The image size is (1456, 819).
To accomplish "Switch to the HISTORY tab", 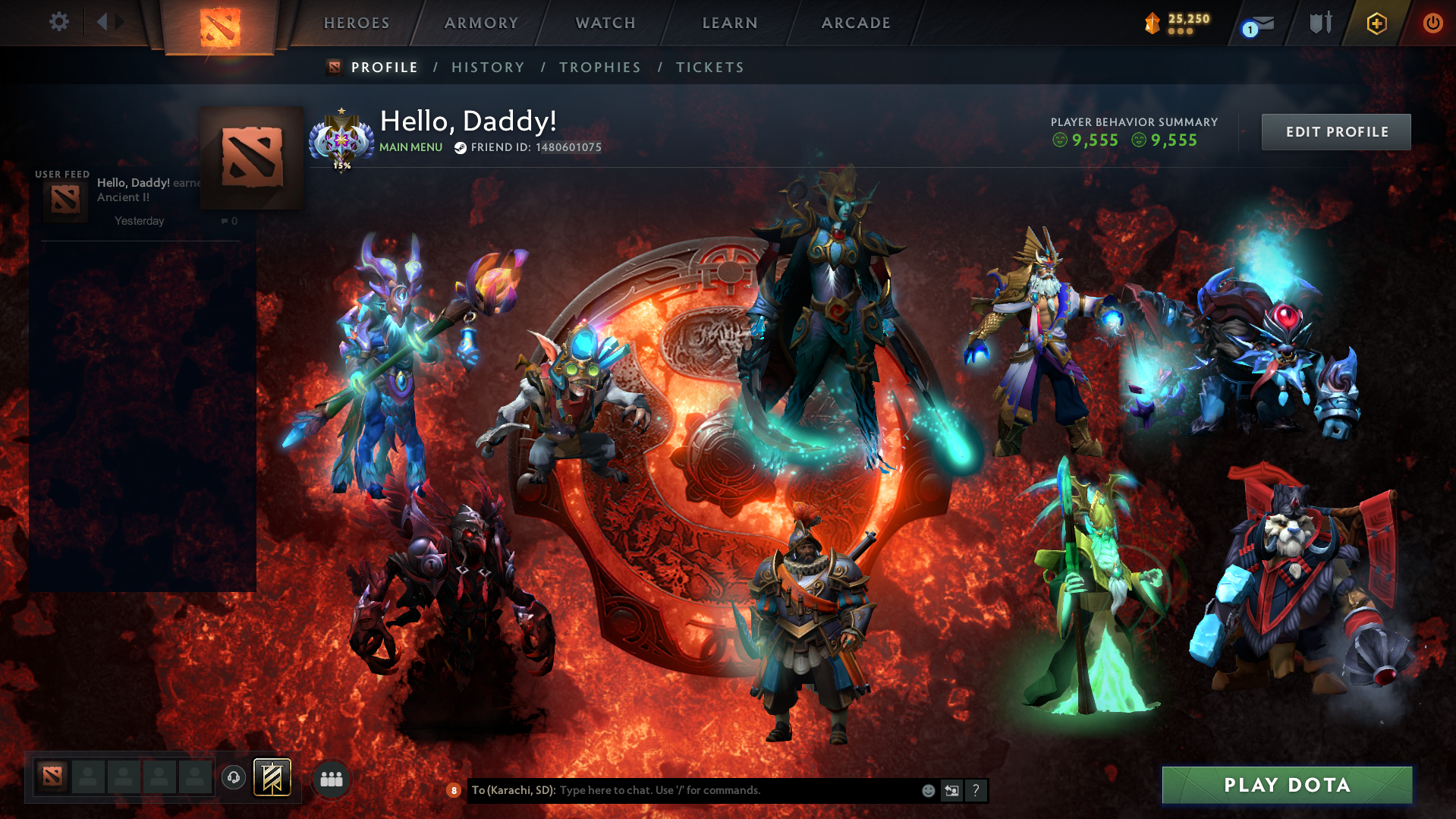I will (x=488, y=67).
